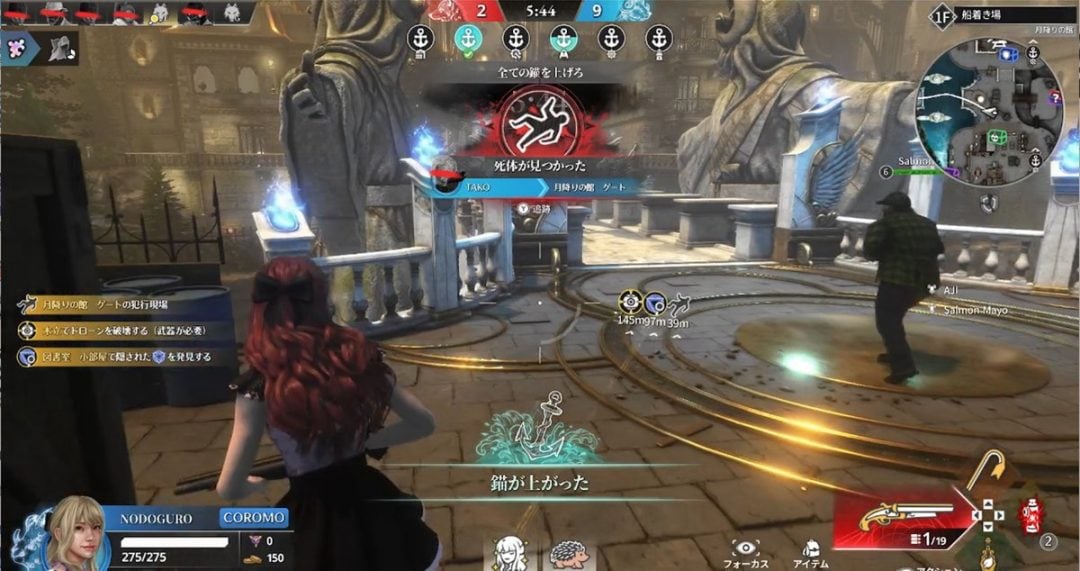Click the highlighted teal anchor icon
The width and height of the screenshot is (1080, 571).
tap(468, 39)
